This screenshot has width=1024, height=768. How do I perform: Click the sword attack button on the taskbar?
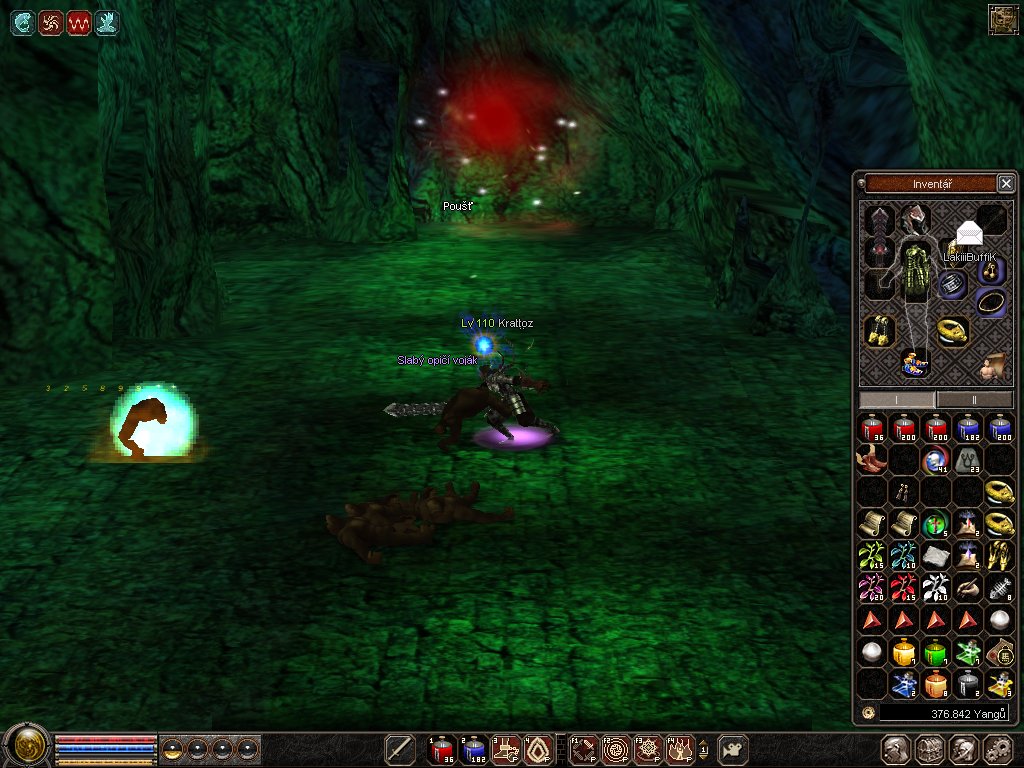401,749
